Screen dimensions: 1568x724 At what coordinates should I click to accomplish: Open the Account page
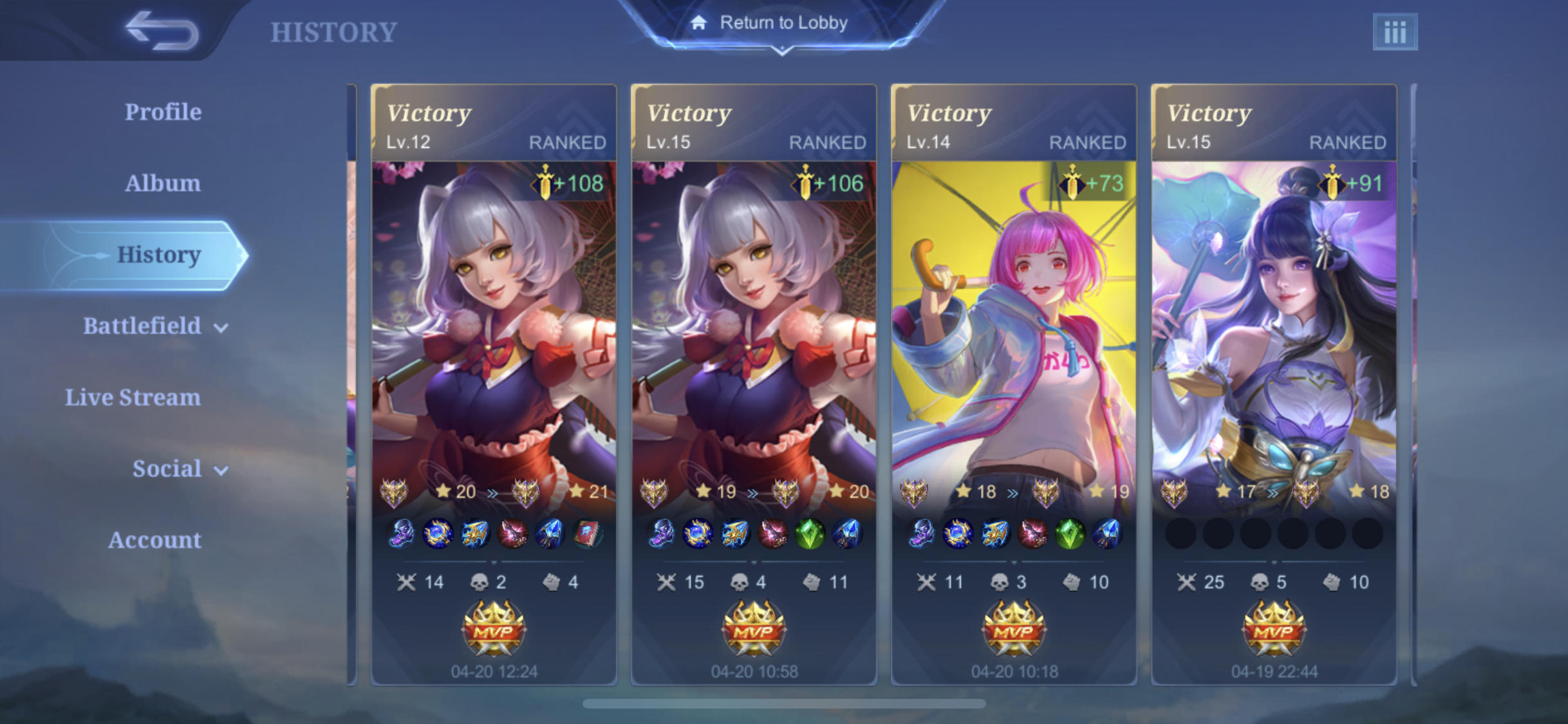click(x=154, y=540)
